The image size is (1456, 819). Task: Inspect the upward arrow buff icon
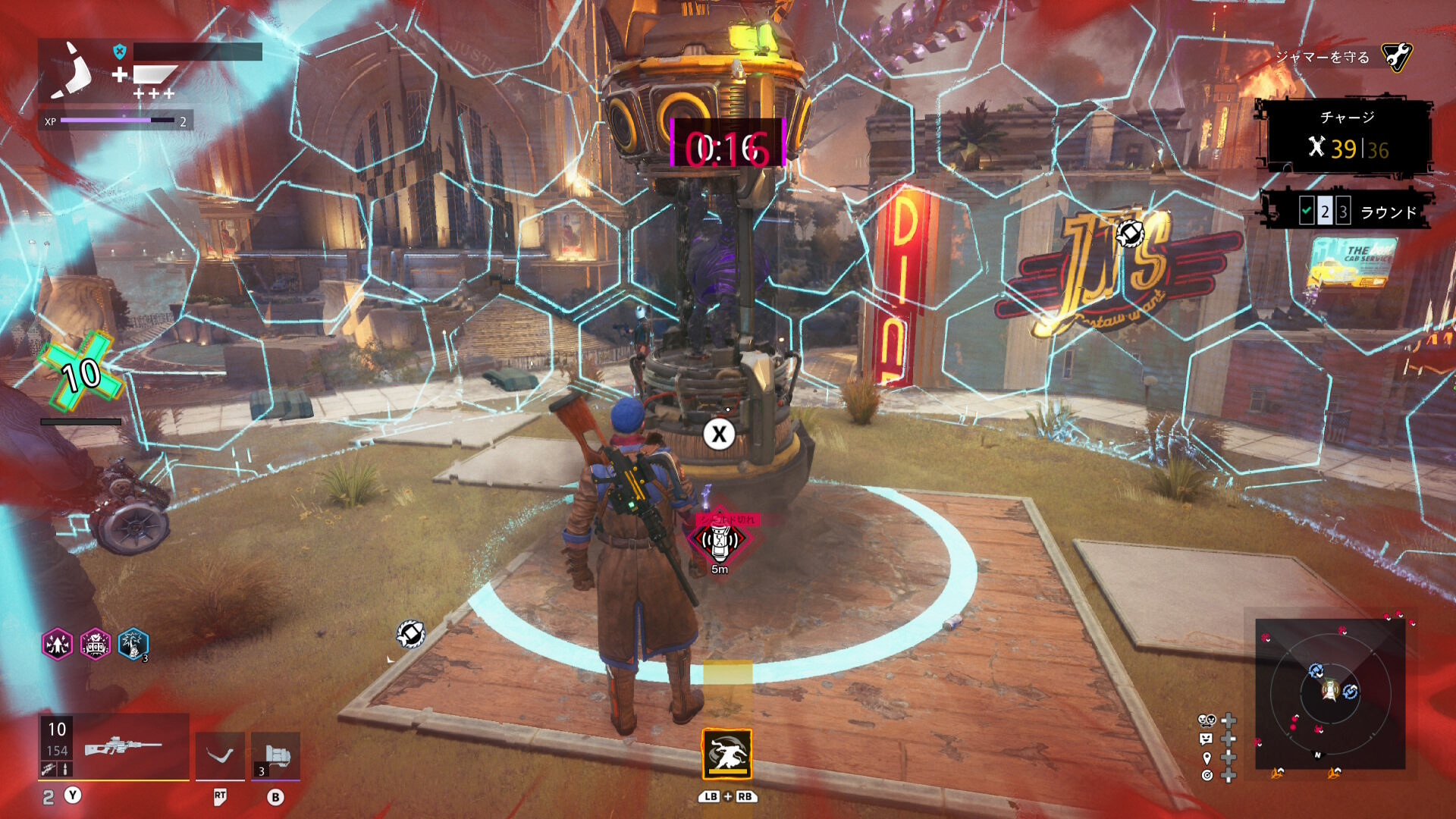58,645
